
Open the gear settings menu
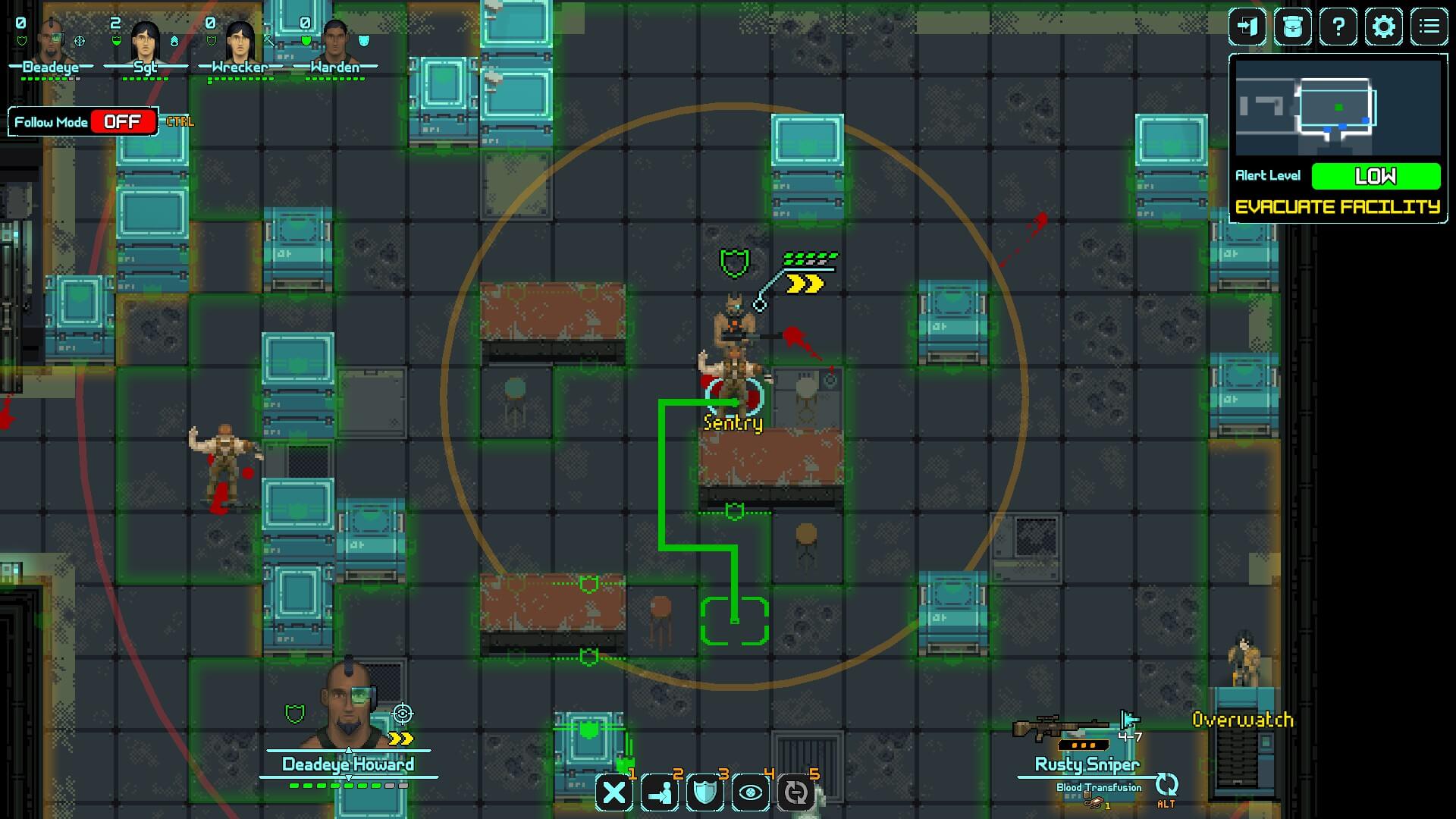click(x=1384, y=27)
